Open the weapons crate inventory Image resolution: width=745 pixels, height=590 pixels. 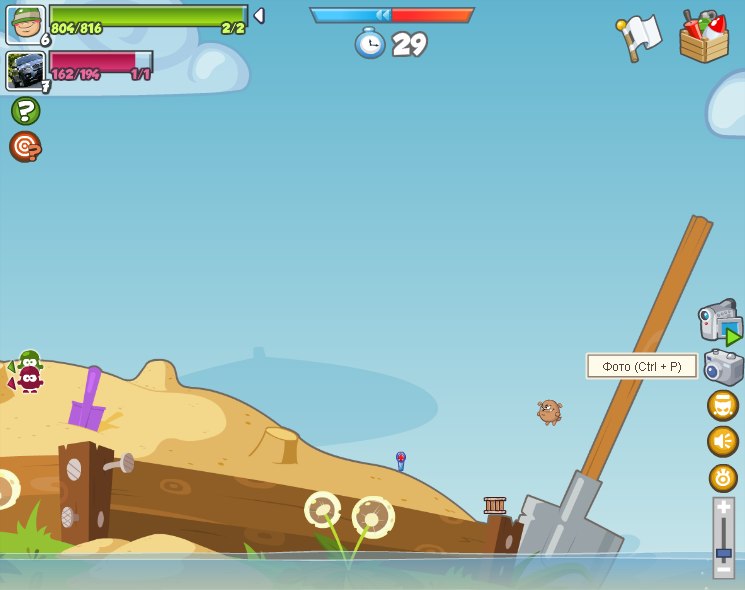pos(704,37)
